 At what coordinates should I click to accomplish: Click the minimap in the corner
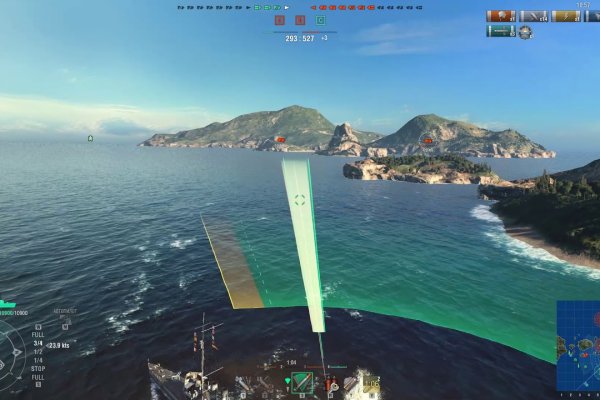click(x=579, y=346)
